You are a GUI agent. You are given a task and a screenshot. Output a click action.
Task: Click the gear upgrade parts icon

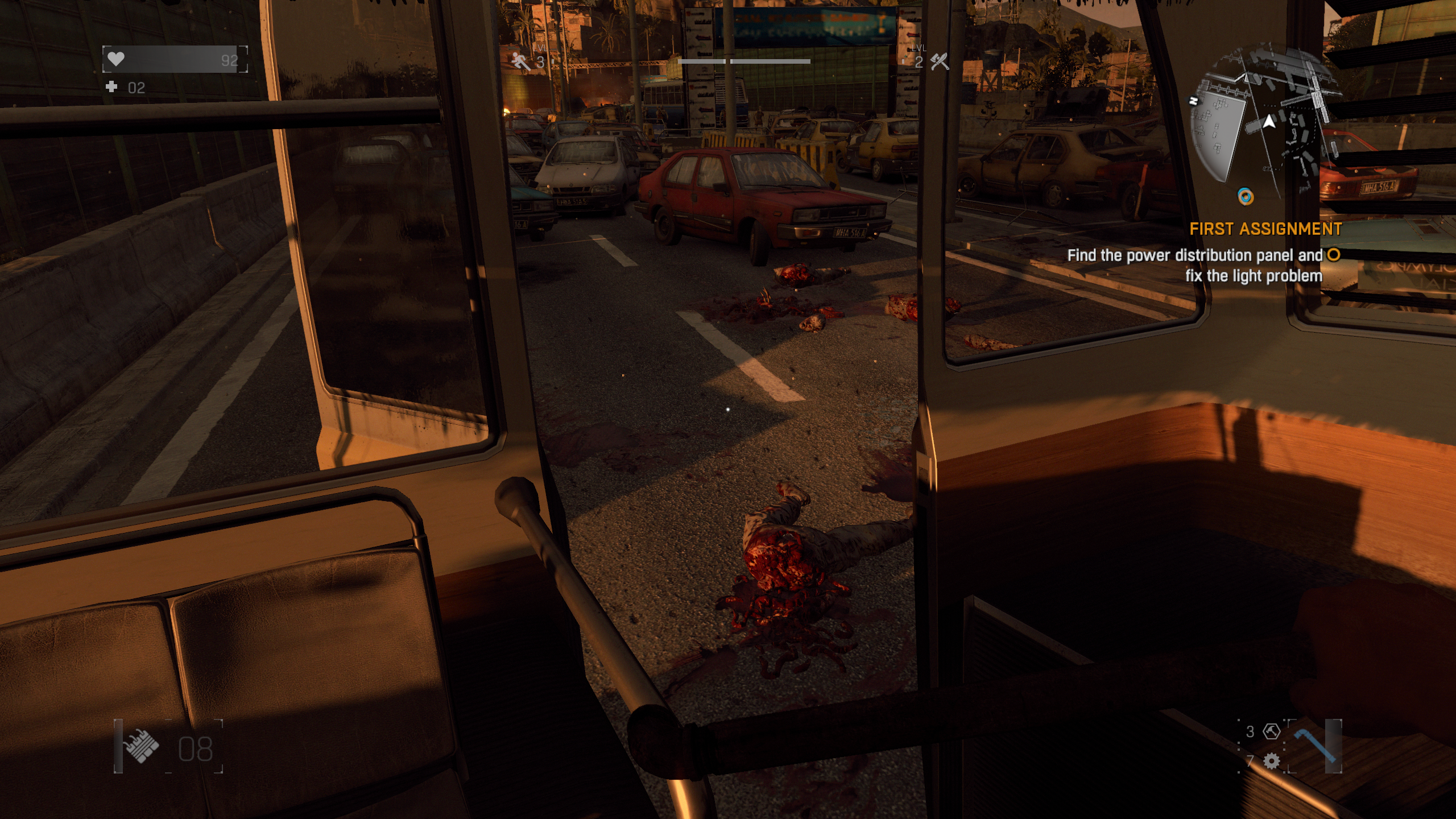[1271, 761]
